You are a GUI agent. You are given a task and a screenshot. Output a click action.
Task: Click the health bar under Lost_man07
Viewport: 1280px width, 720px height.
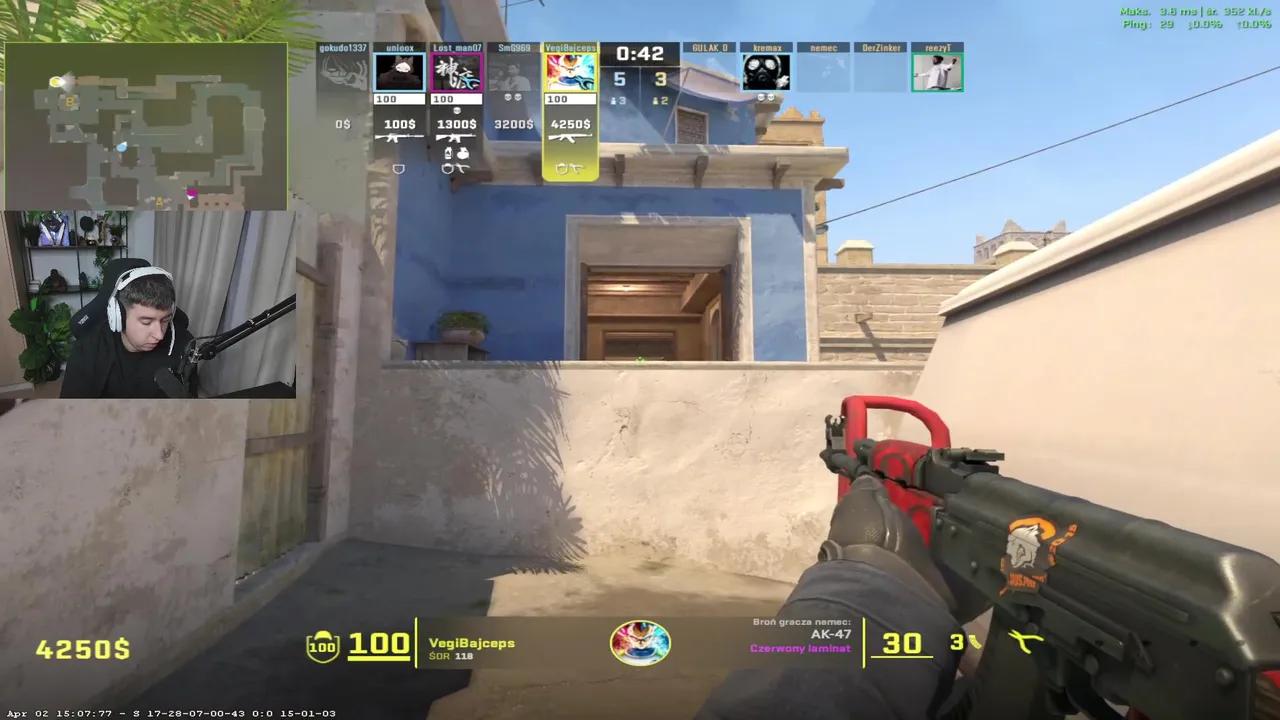point(457,98)
